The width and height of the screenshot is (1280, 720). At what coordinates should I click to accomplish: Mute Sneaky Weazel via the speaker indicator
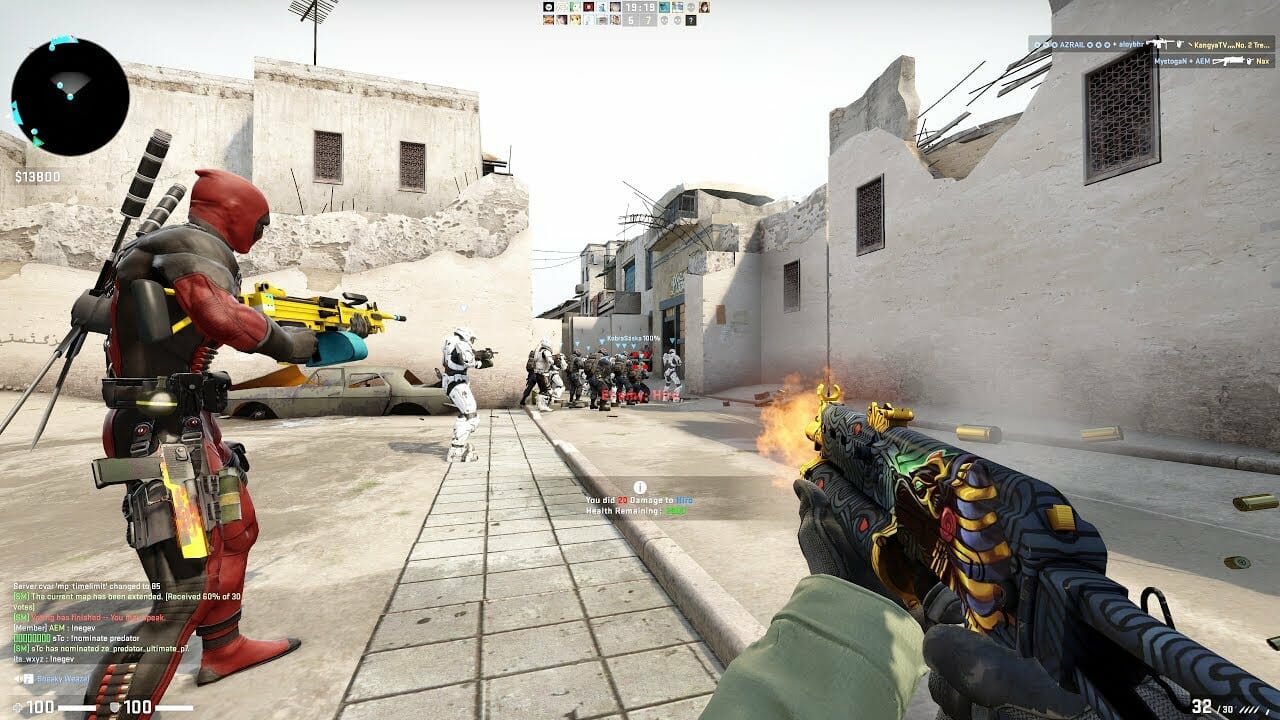tap(18, 679)
